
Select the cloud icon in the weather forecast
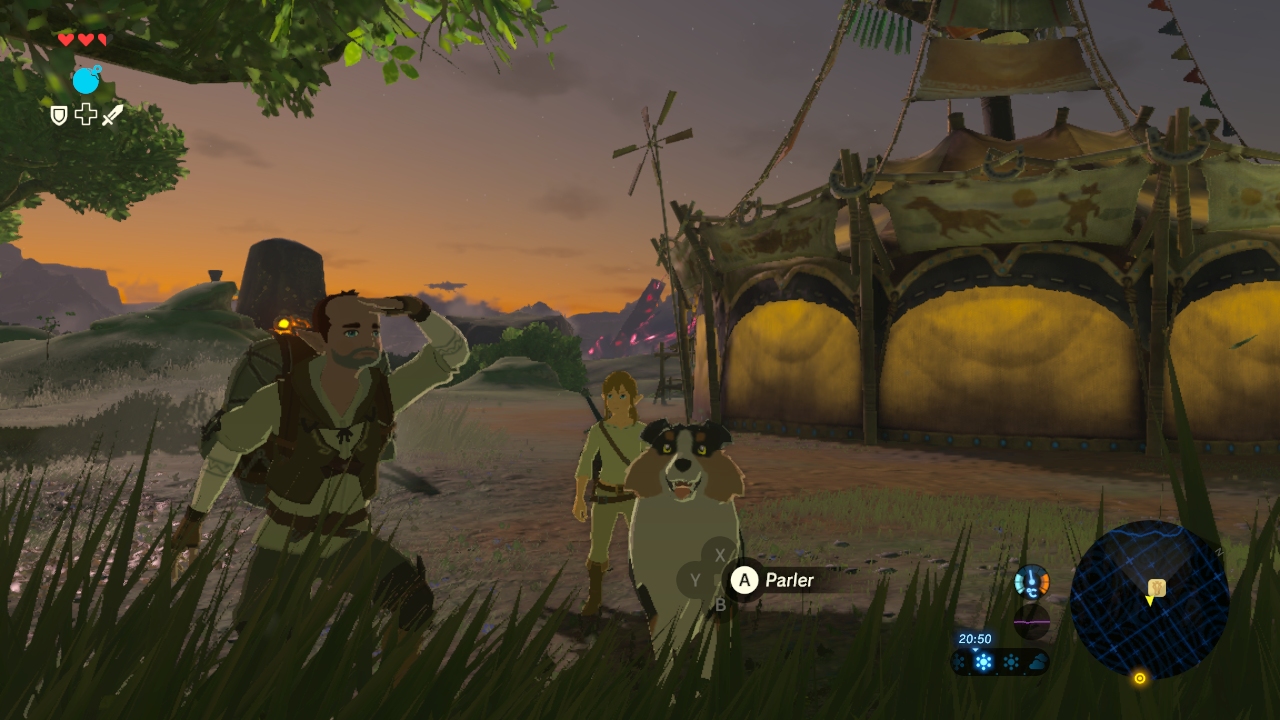(x=1037, y=662)
